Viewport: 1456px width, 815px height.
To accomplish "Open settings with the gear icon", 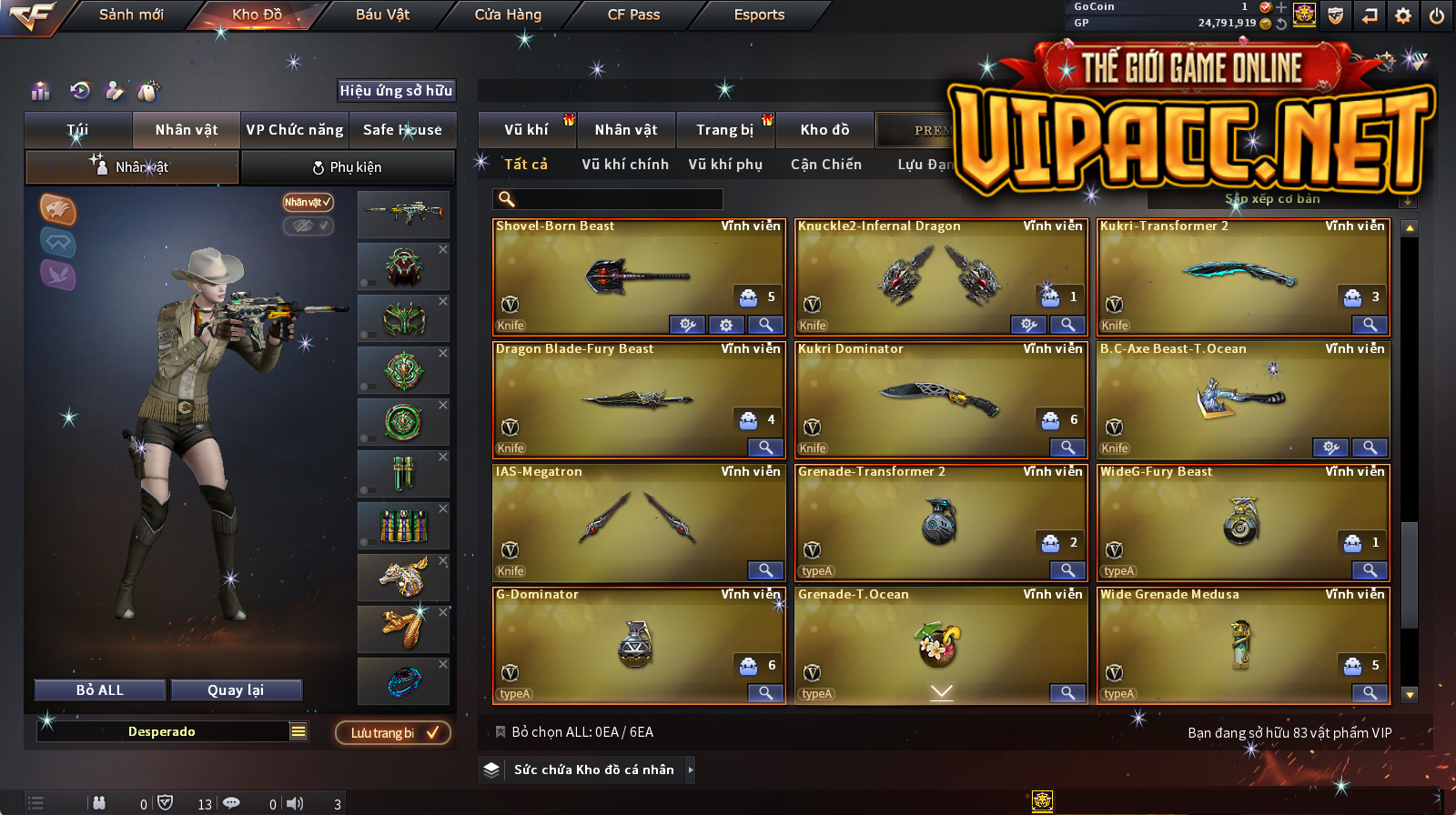I will [1403, 15].
